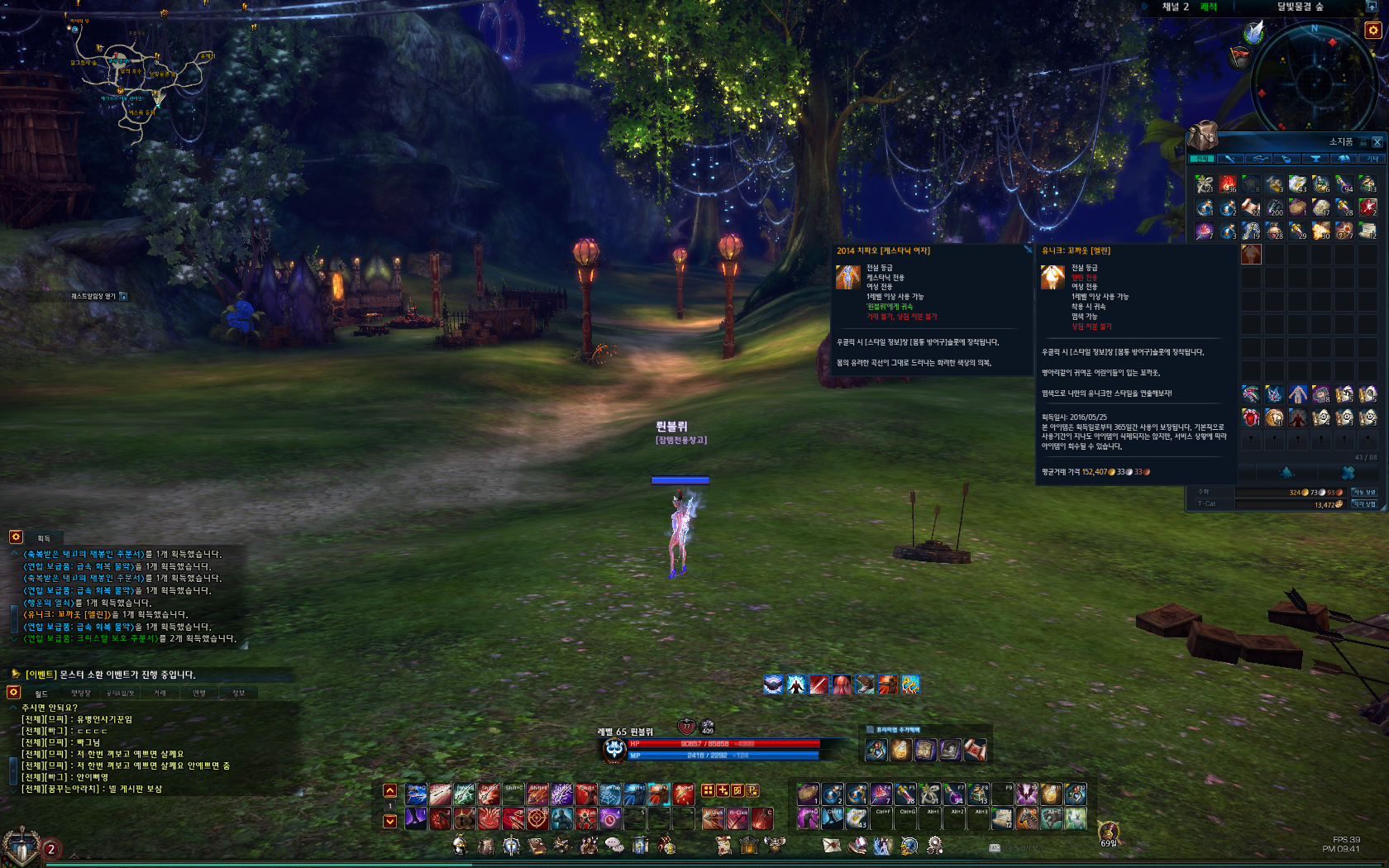This screenshot has height=868, width=1389.
Task: Click the hotbar page up arrow
Action: point(389,791)
